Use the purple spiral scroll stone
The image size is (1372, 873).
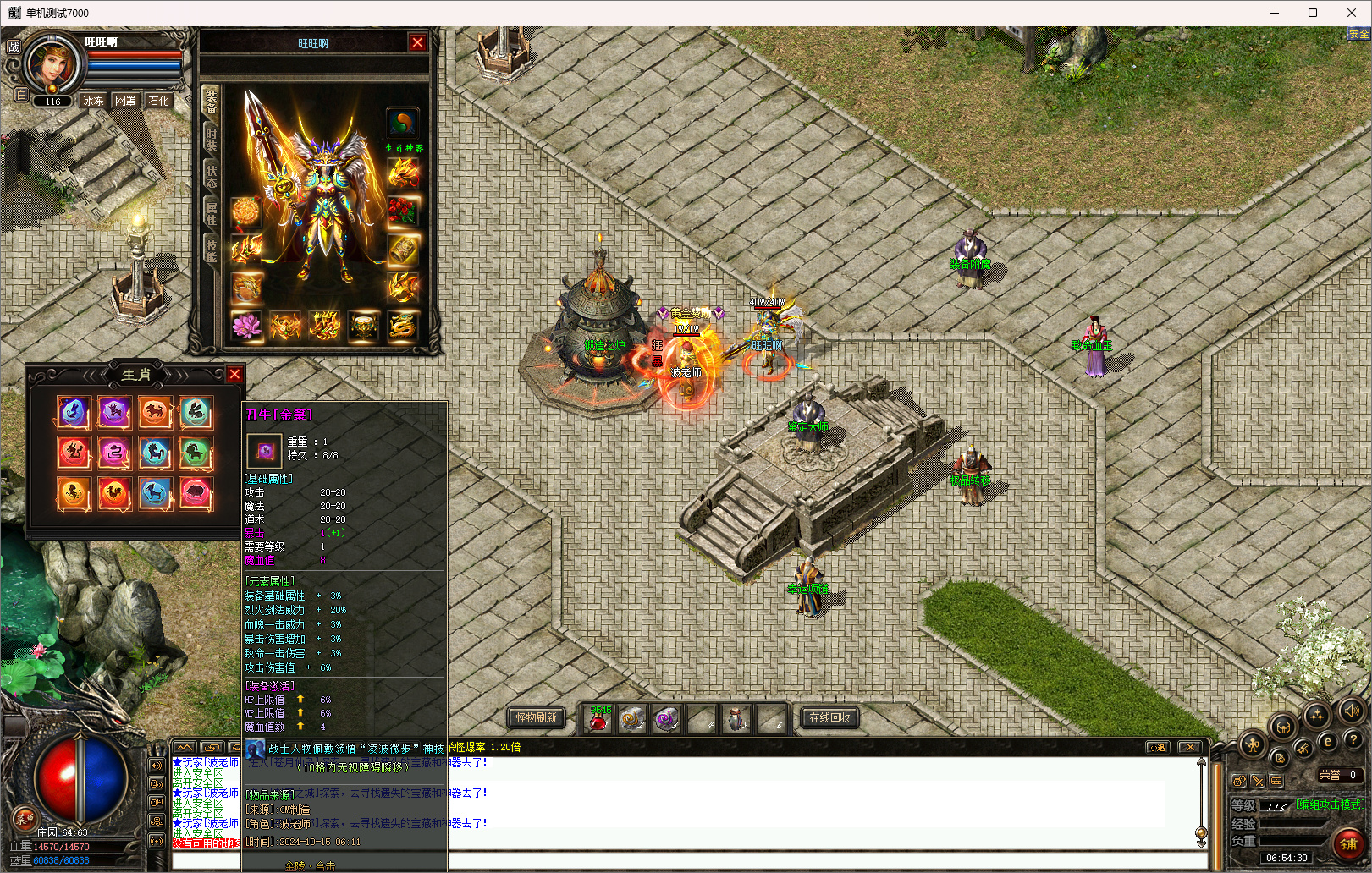click(x=666, y=720)
